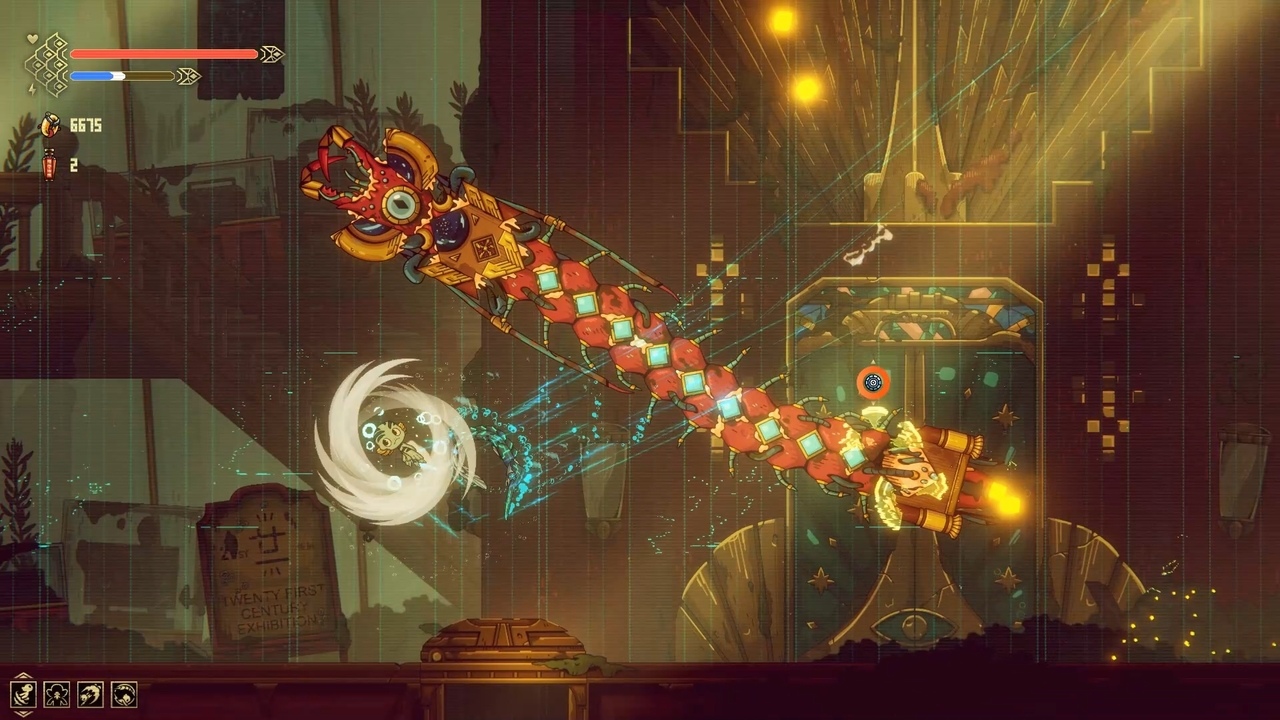Click the down arrow below the skill bar
The height and width of the screenshot is (720, 1280).
coord(22,713)
